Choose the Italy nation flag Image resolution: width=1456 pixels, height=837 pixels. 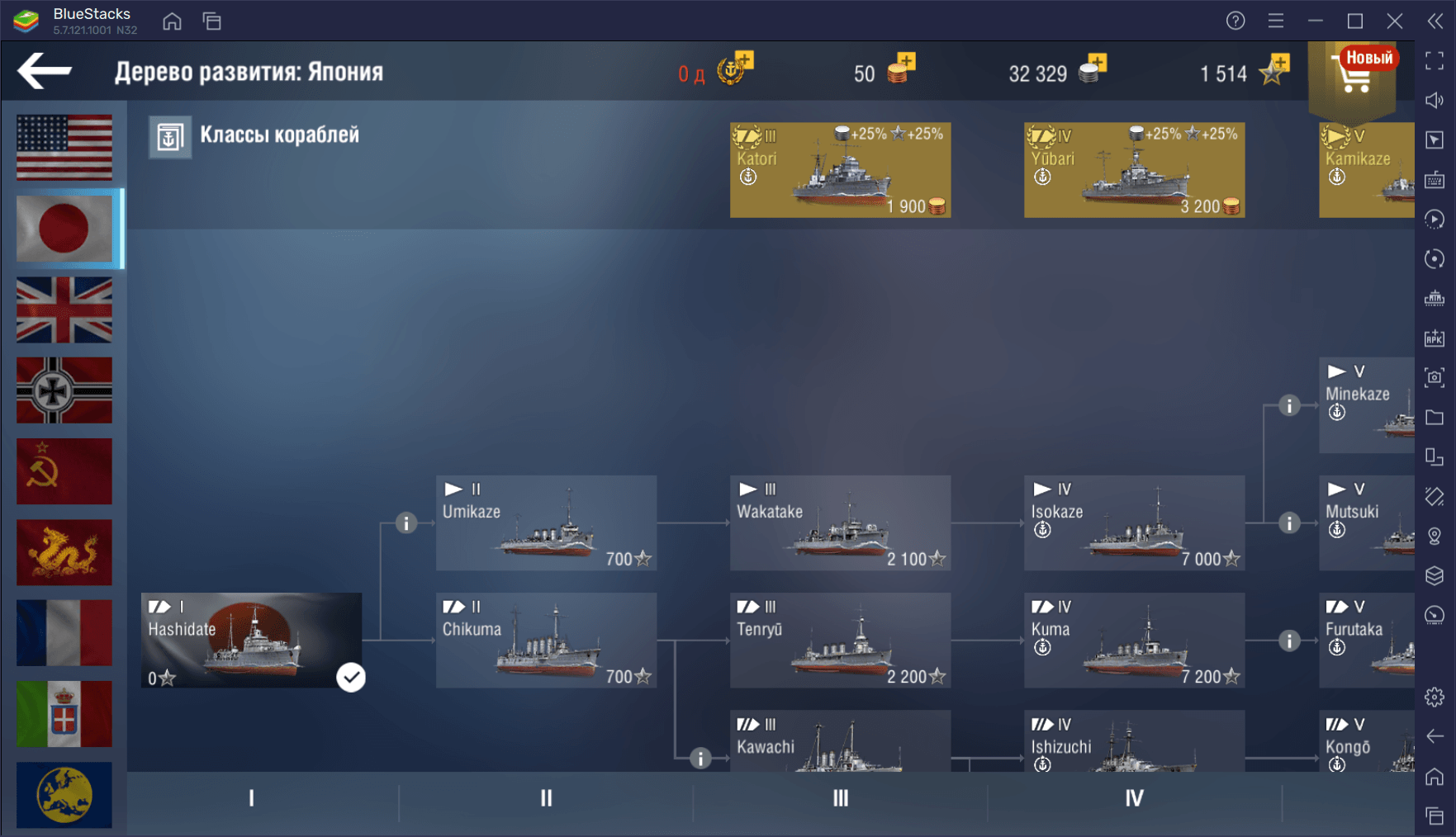point(64,714)
